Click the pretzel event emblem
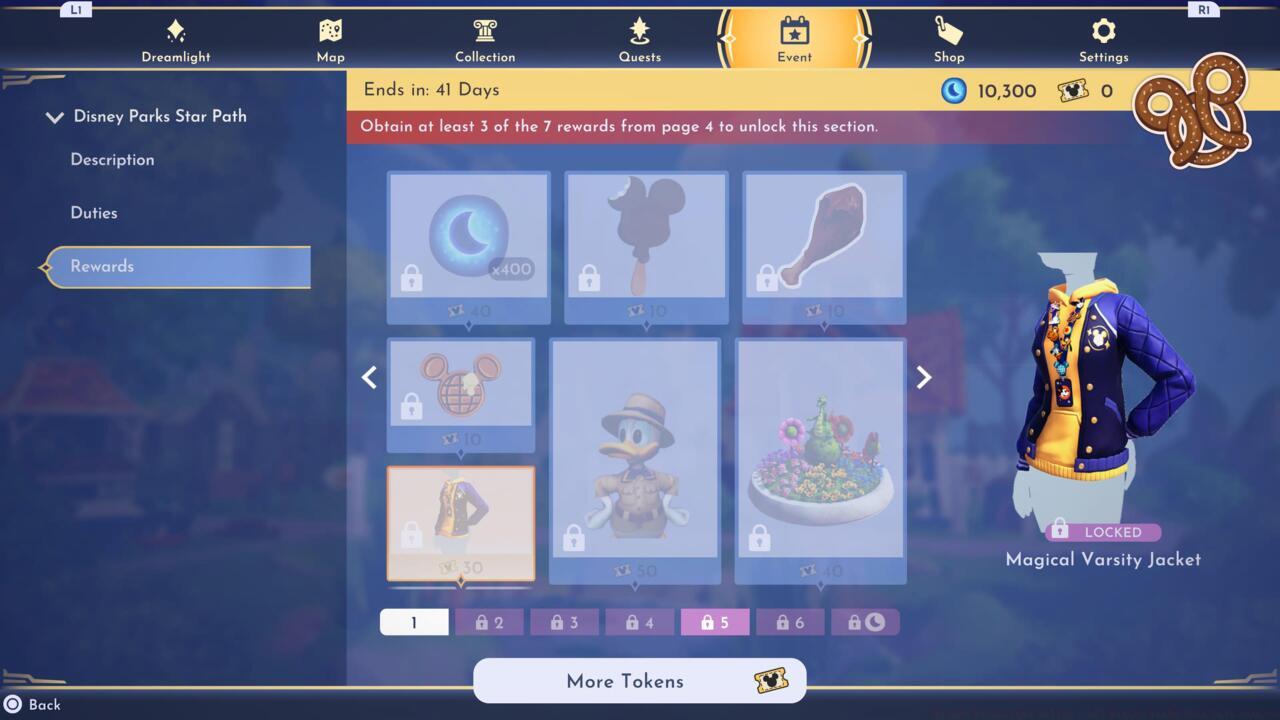1280x720 pixels. (1190, 110)
